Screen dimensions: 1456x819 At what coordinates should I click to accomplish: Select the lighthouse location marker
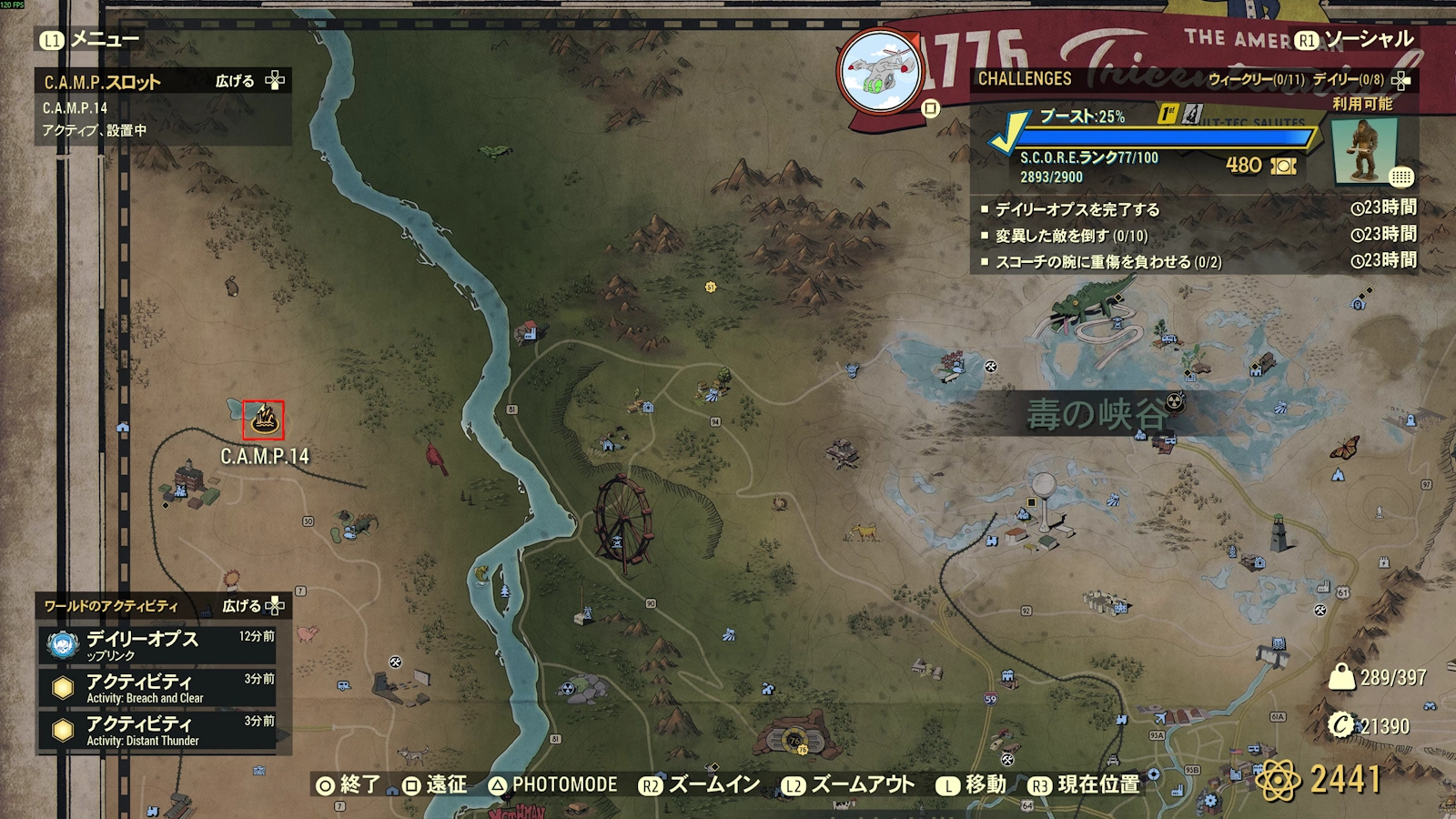[1279, 533]
